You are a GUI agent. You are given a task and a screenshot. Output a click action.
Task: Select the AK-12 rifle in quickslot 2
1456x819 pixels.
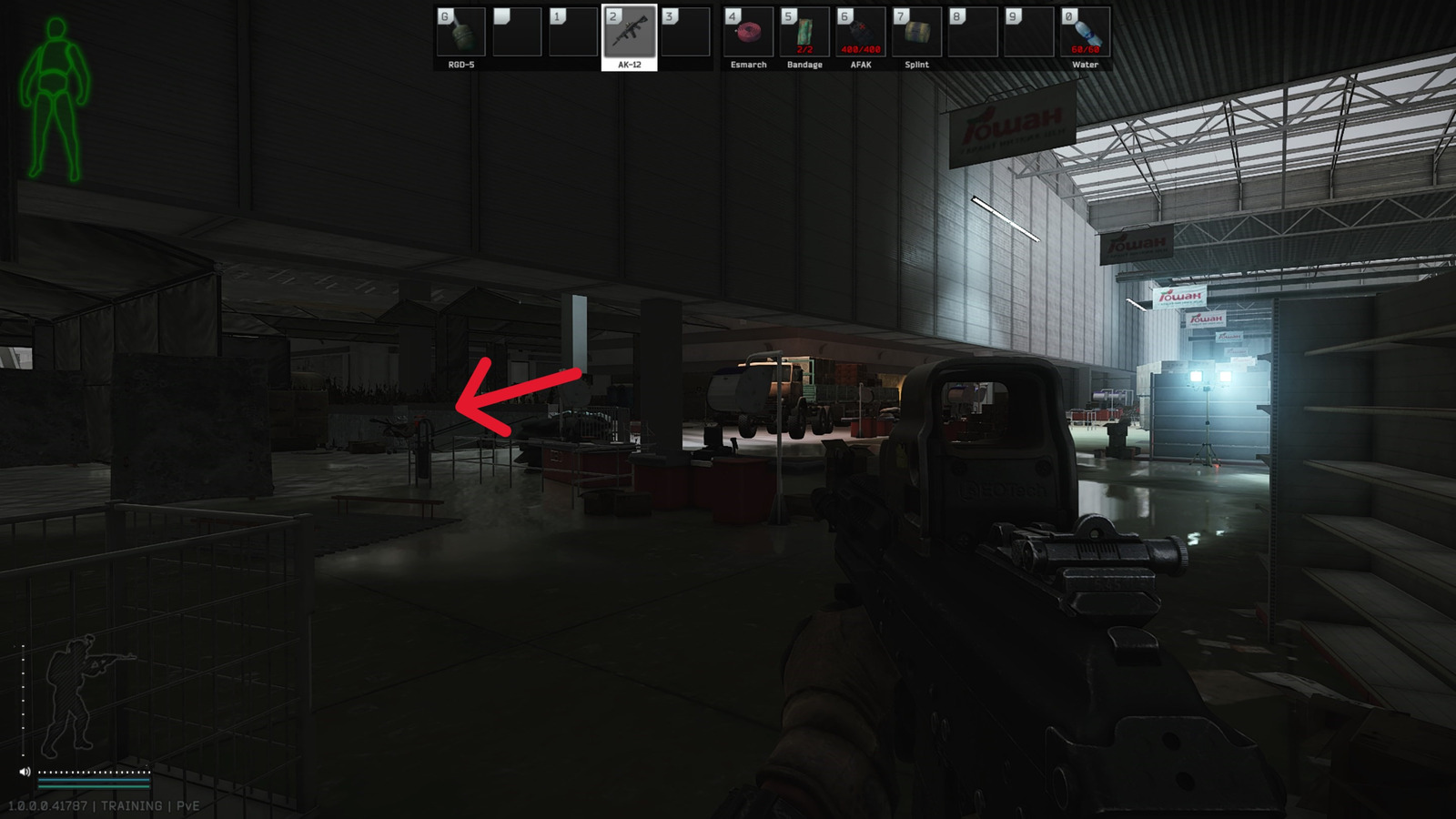pyautogui.click(x=629, y=32)
